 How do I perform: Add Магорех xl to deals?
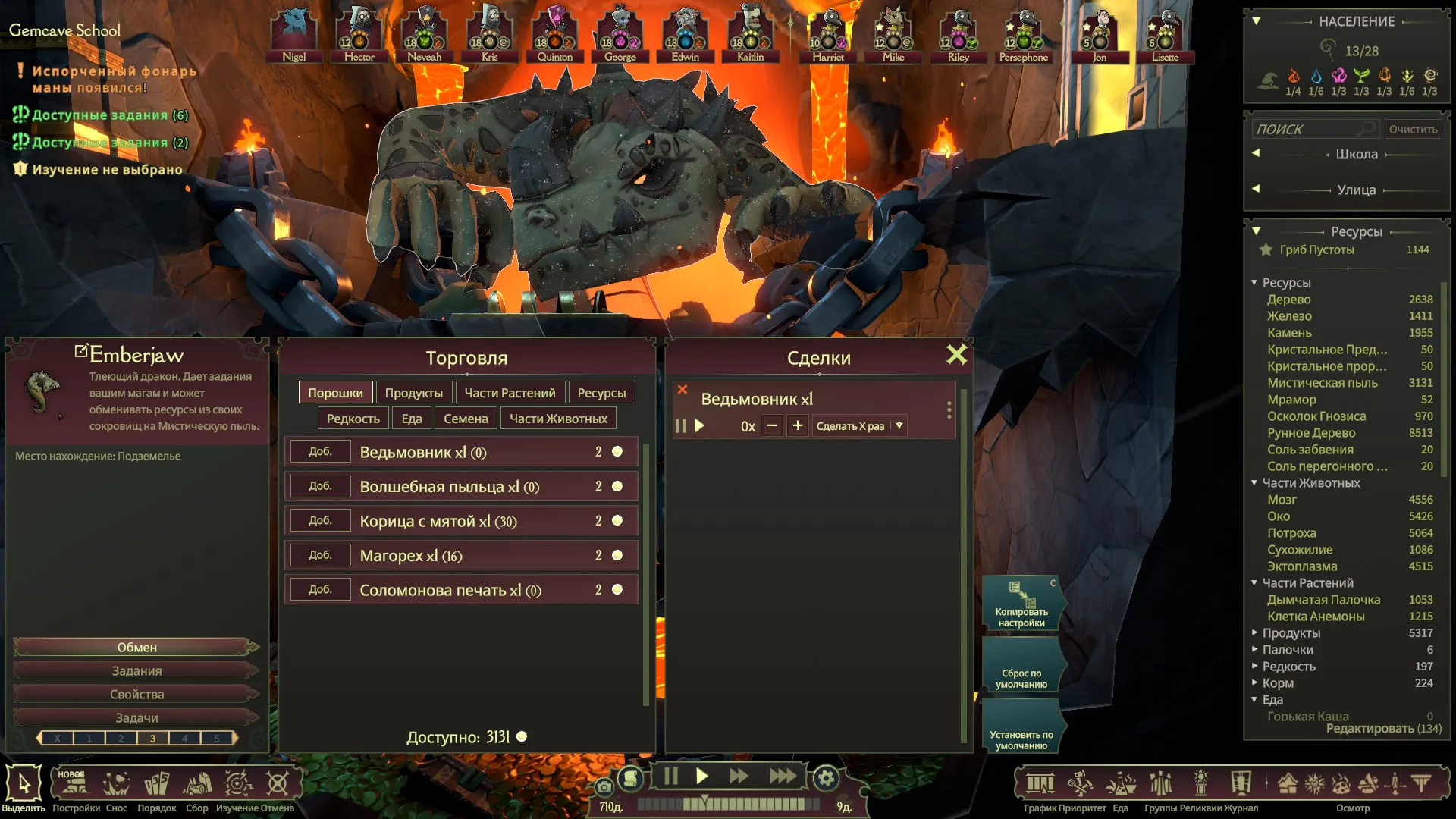(320, 555)
